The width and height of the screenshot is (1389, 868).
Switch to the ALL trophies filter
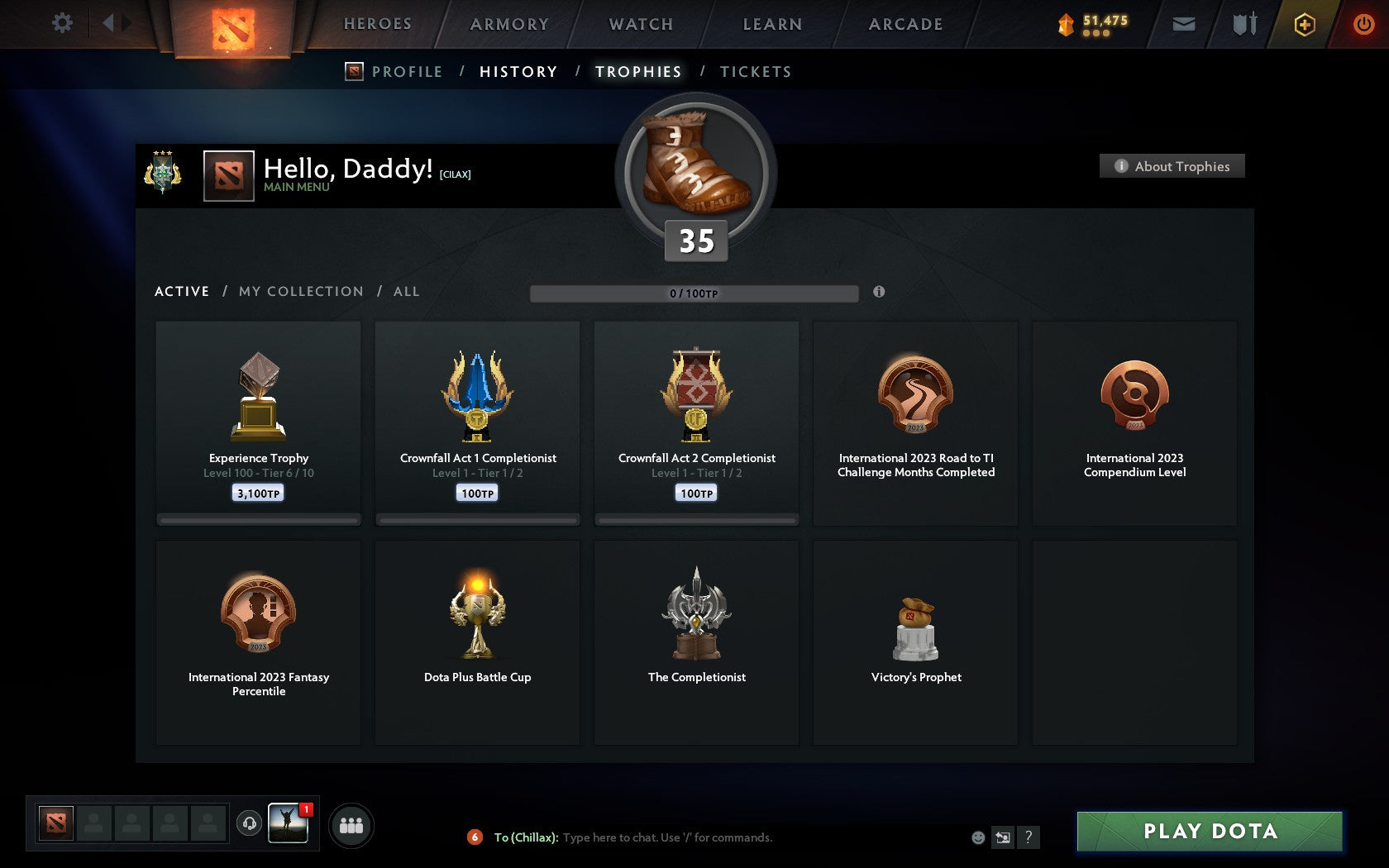point(406,291)
